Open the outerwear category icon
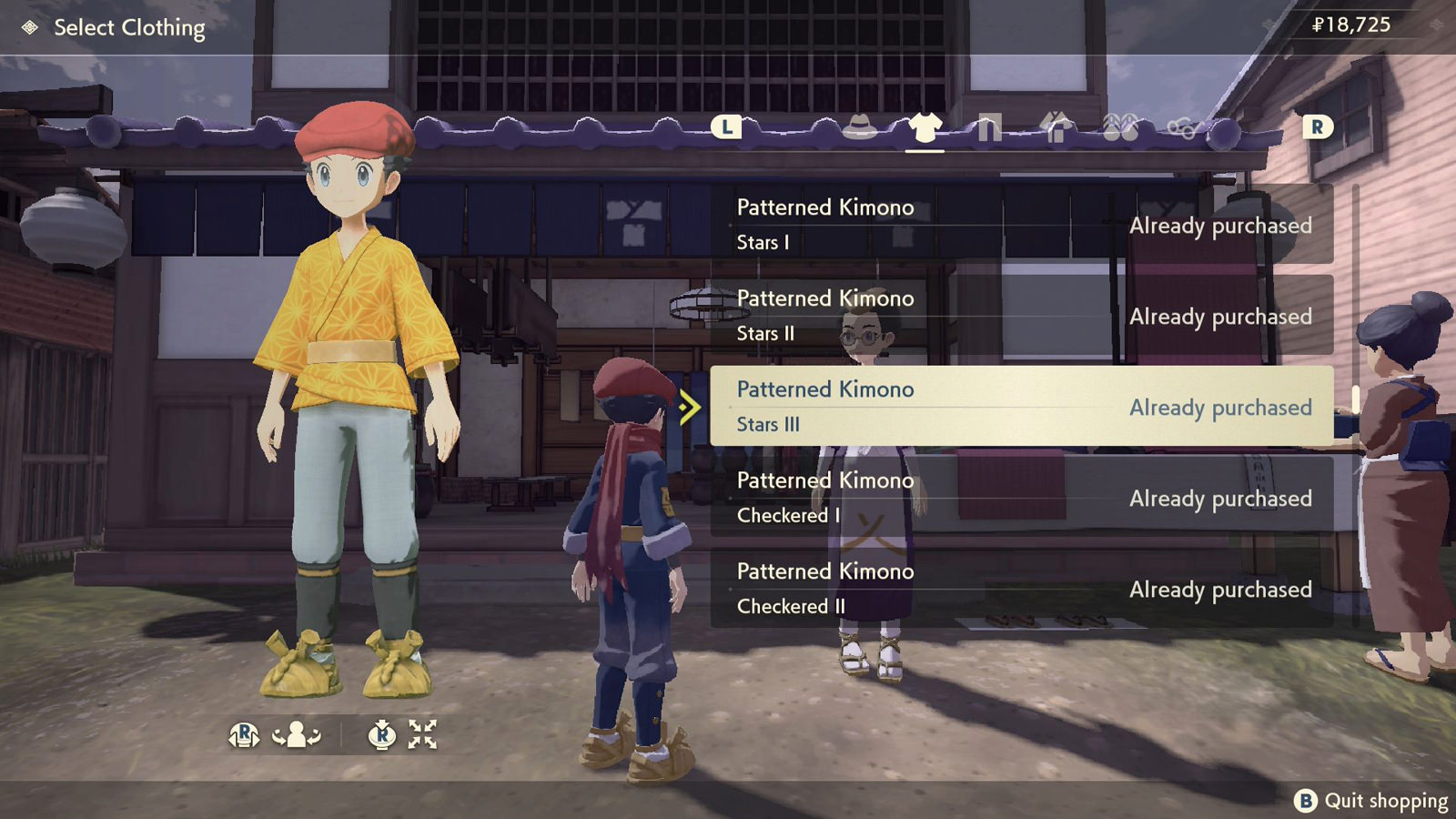The width and height of the screenshot is (1456, 819). [1056, 129]
